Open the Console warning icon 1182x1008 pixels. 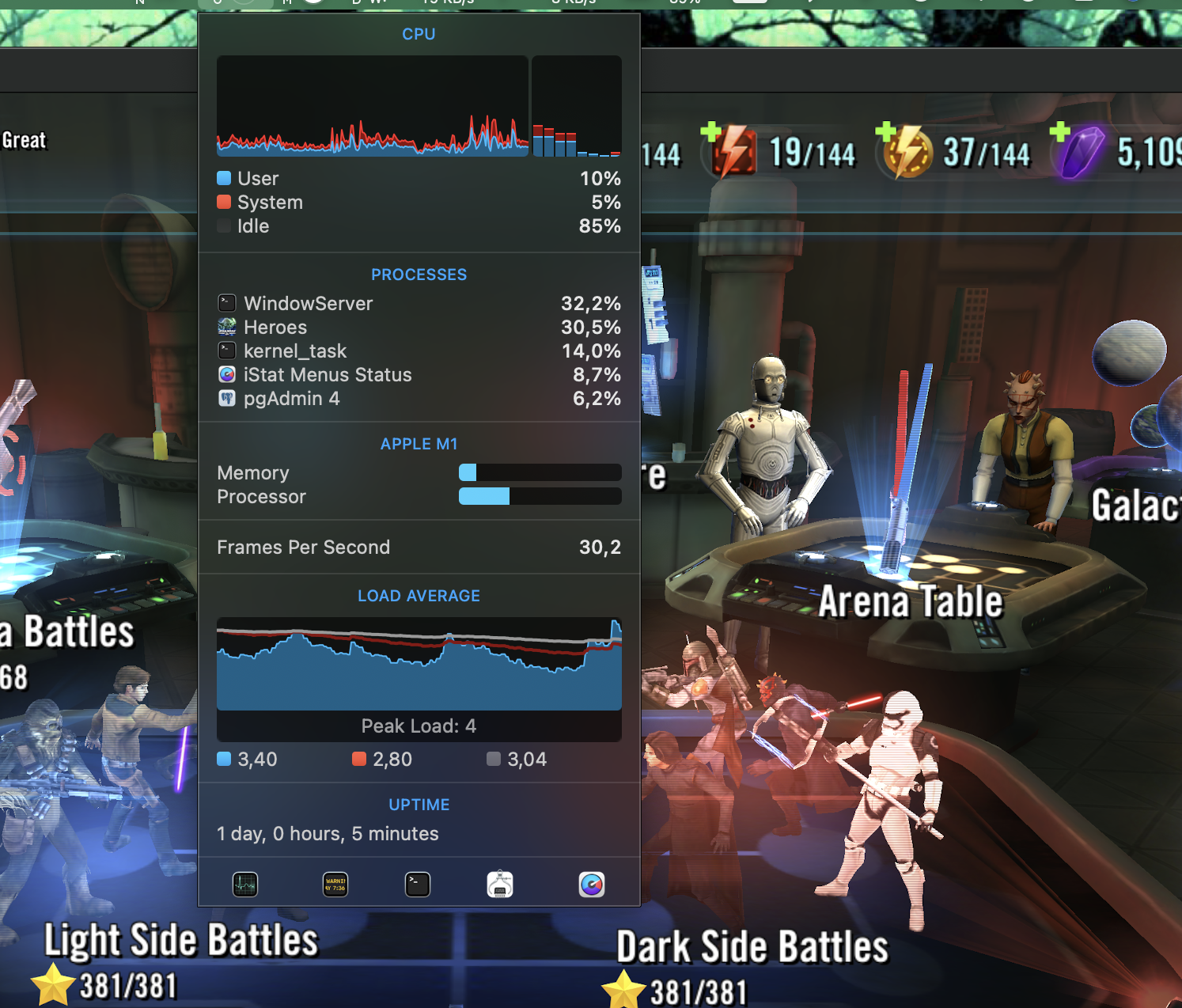coord(334,885)
